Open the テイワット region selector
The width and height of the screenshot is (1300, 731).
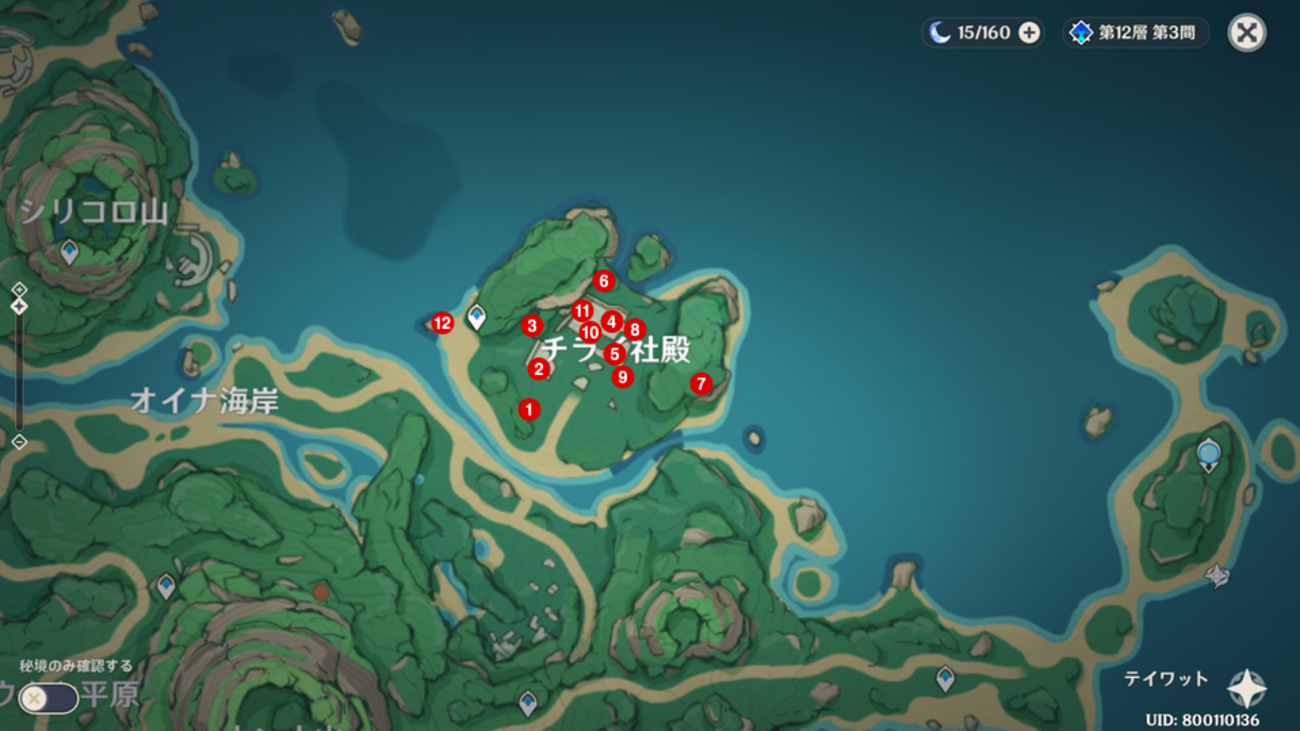click(1246, 689)
